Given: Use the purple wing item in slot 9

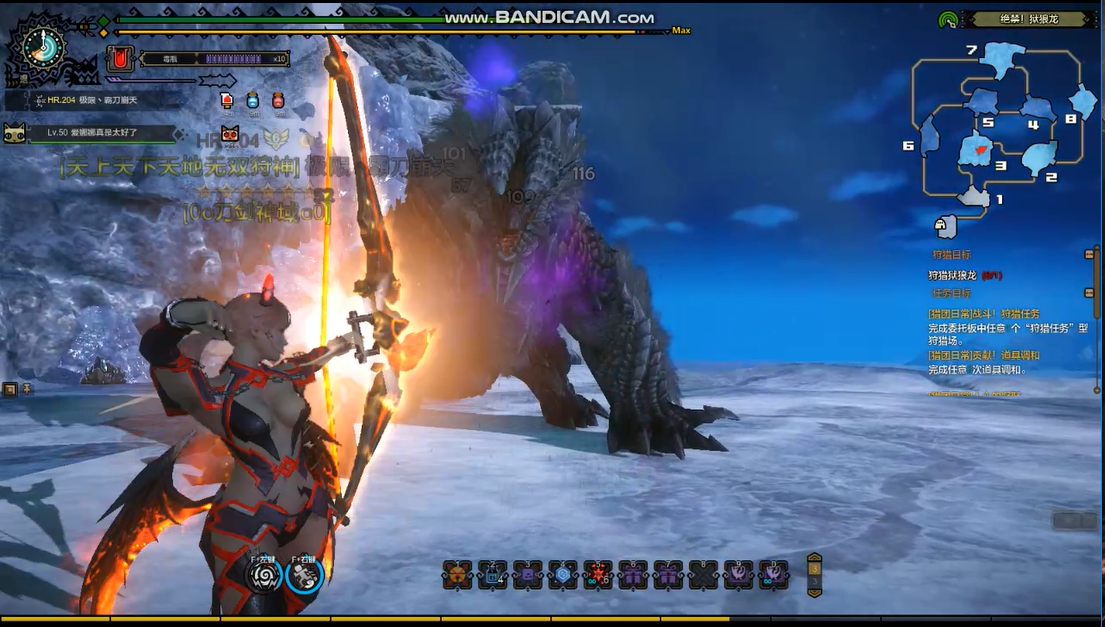Looking at the screenshot, I should [738, 575].
